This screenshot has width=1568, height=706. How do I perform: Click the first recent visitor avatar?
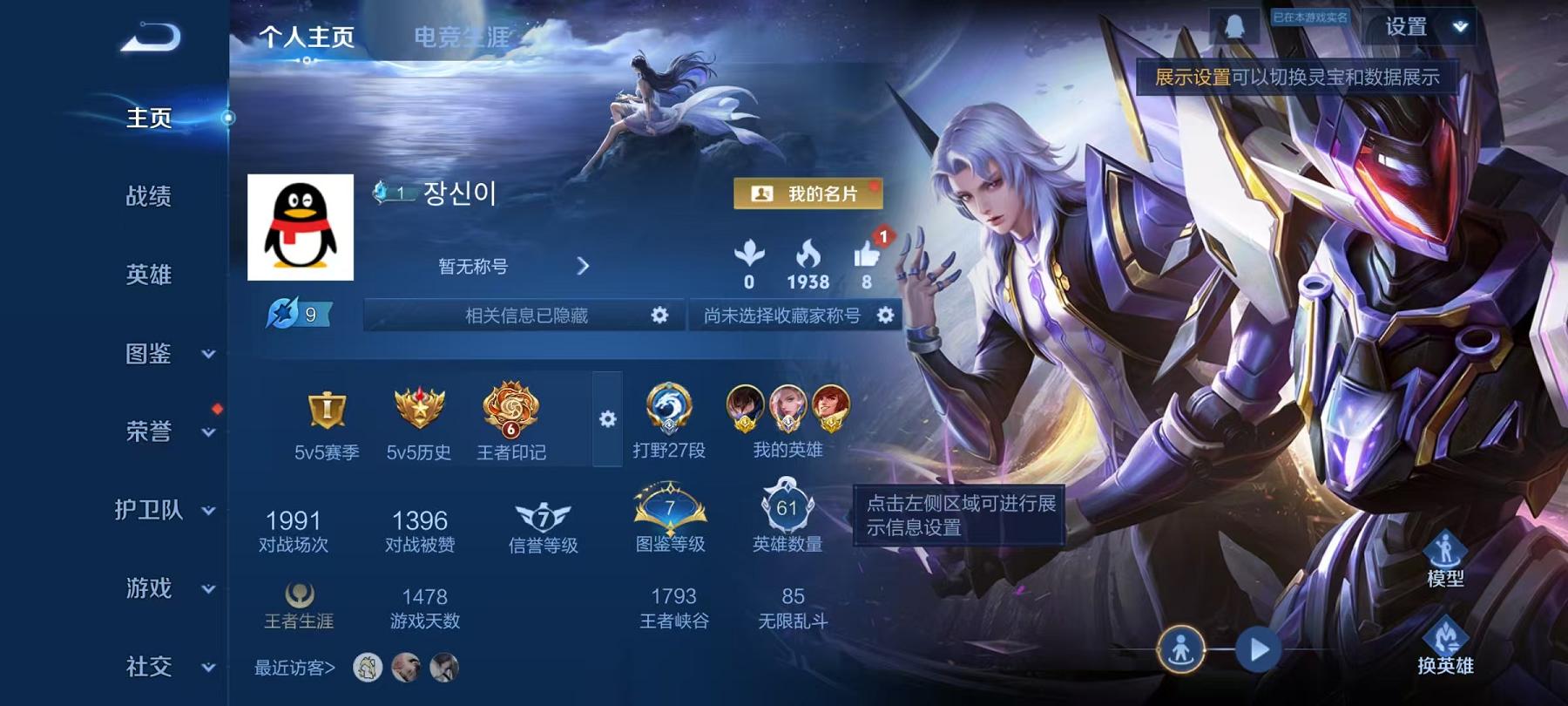click(x=368, y=668)
